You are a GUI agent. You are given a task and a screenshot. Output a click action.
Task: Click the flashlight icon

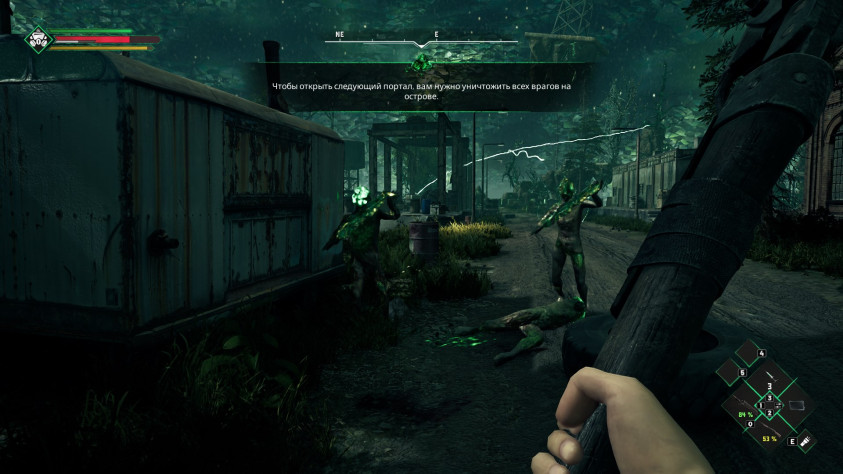point(805,440)
